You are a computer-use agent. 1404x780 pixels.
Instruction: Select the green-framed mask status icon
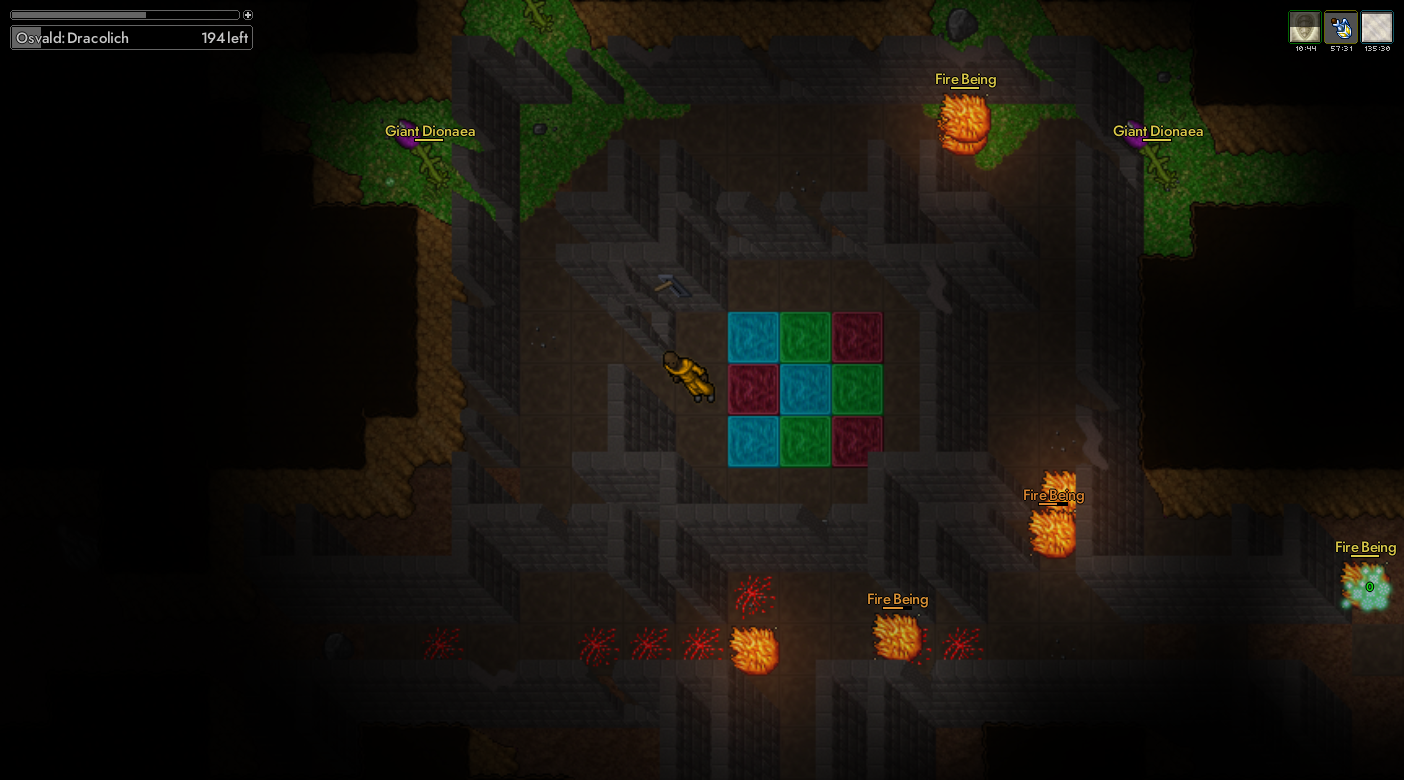1304,27
